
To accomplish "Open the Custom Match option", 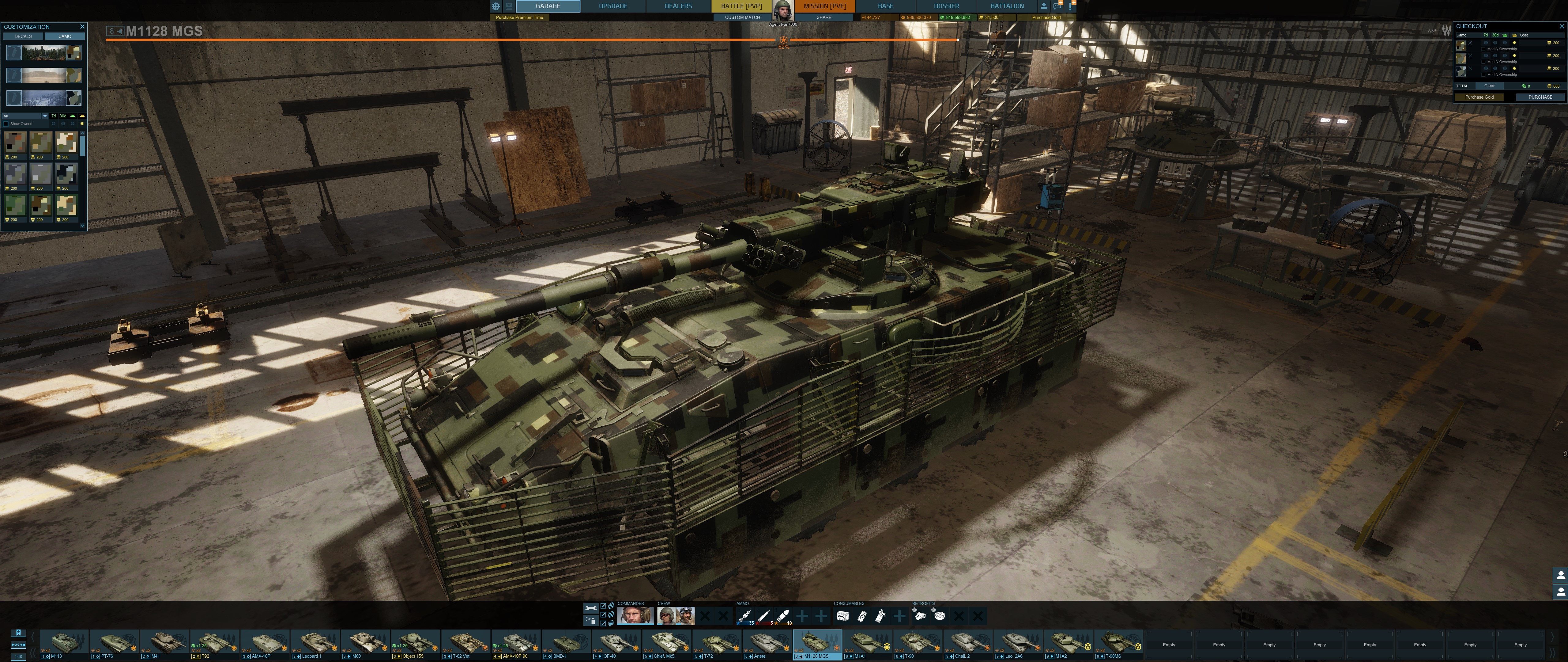I will click(742, 18).
